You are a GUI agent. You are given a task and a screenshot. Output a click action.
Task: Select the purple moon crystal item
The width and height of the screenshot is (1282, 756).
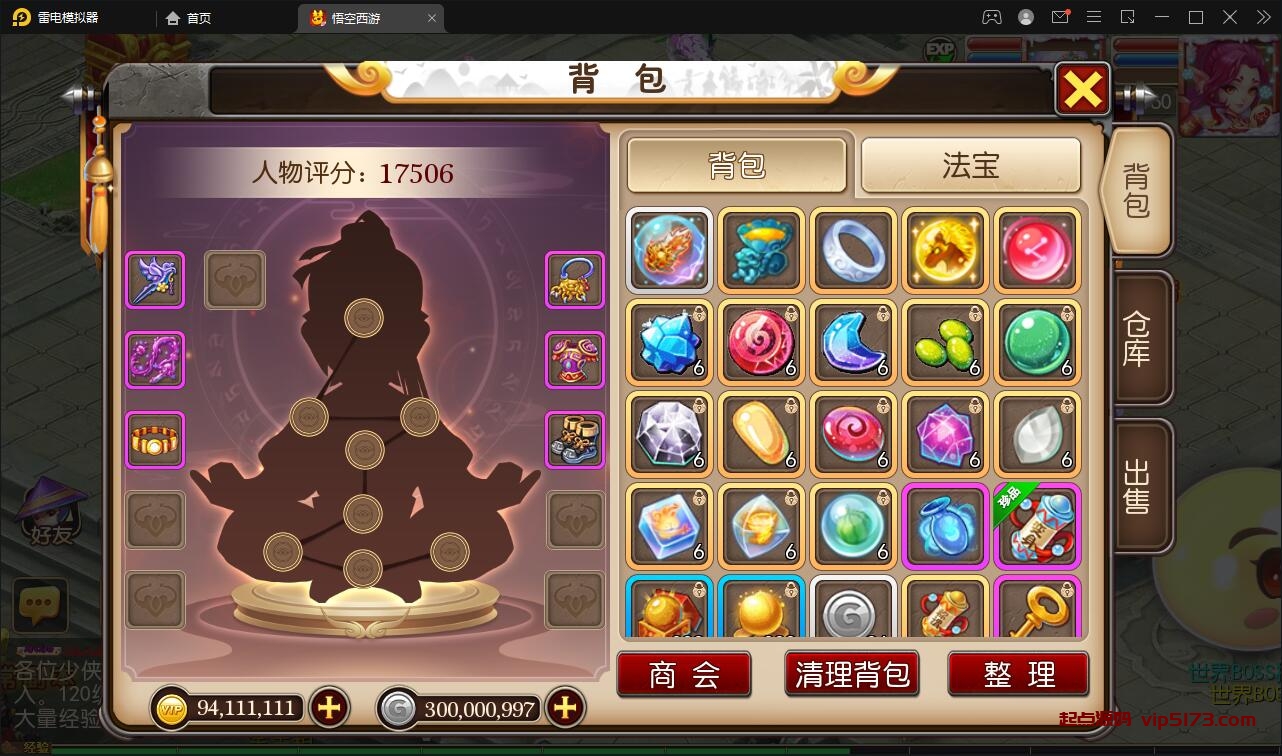coord(853,343)
